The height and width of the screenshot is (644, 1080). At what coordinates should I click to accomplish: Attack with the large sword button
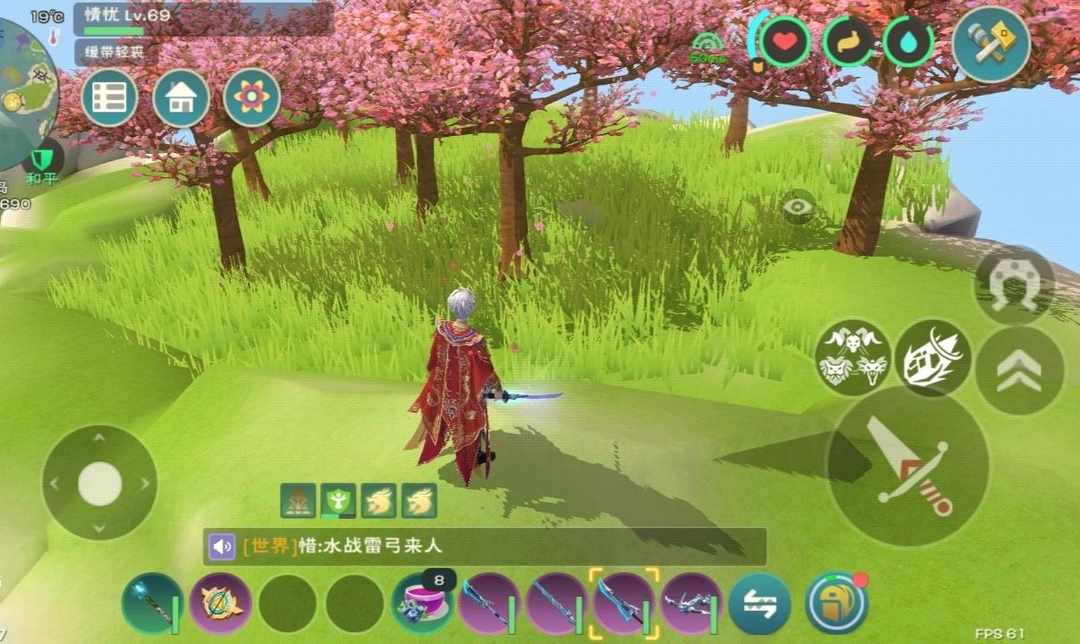tap(907, 466)
